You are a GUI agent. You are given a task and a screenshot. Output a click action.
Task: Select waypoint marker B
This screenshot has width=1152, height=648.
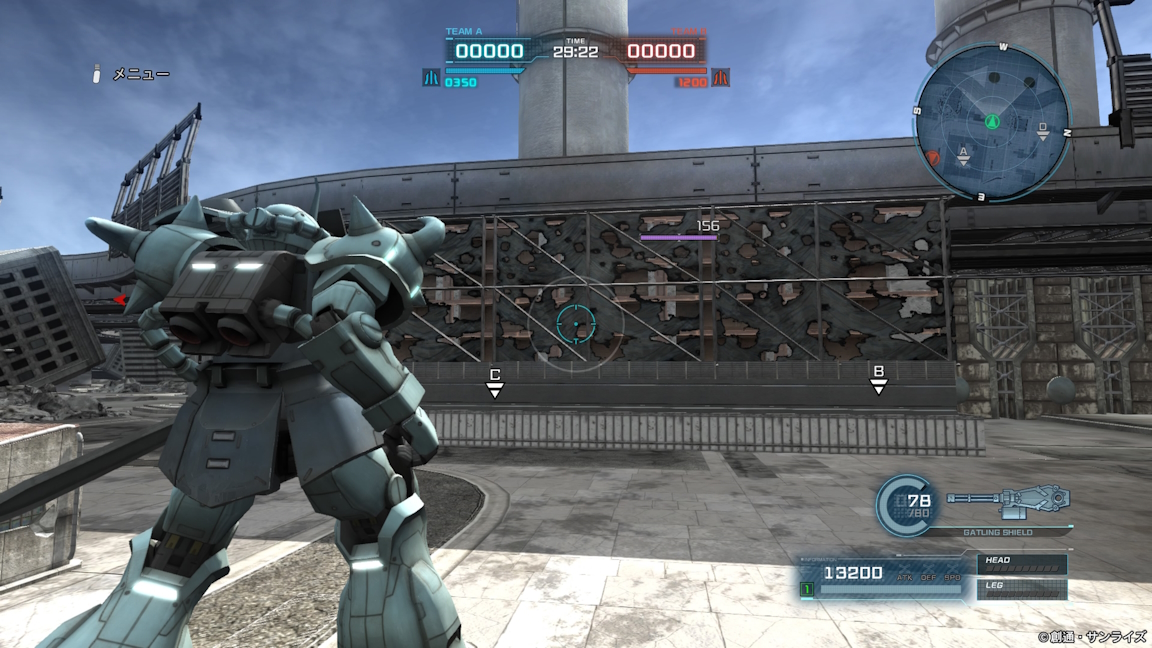click(878, 379)
